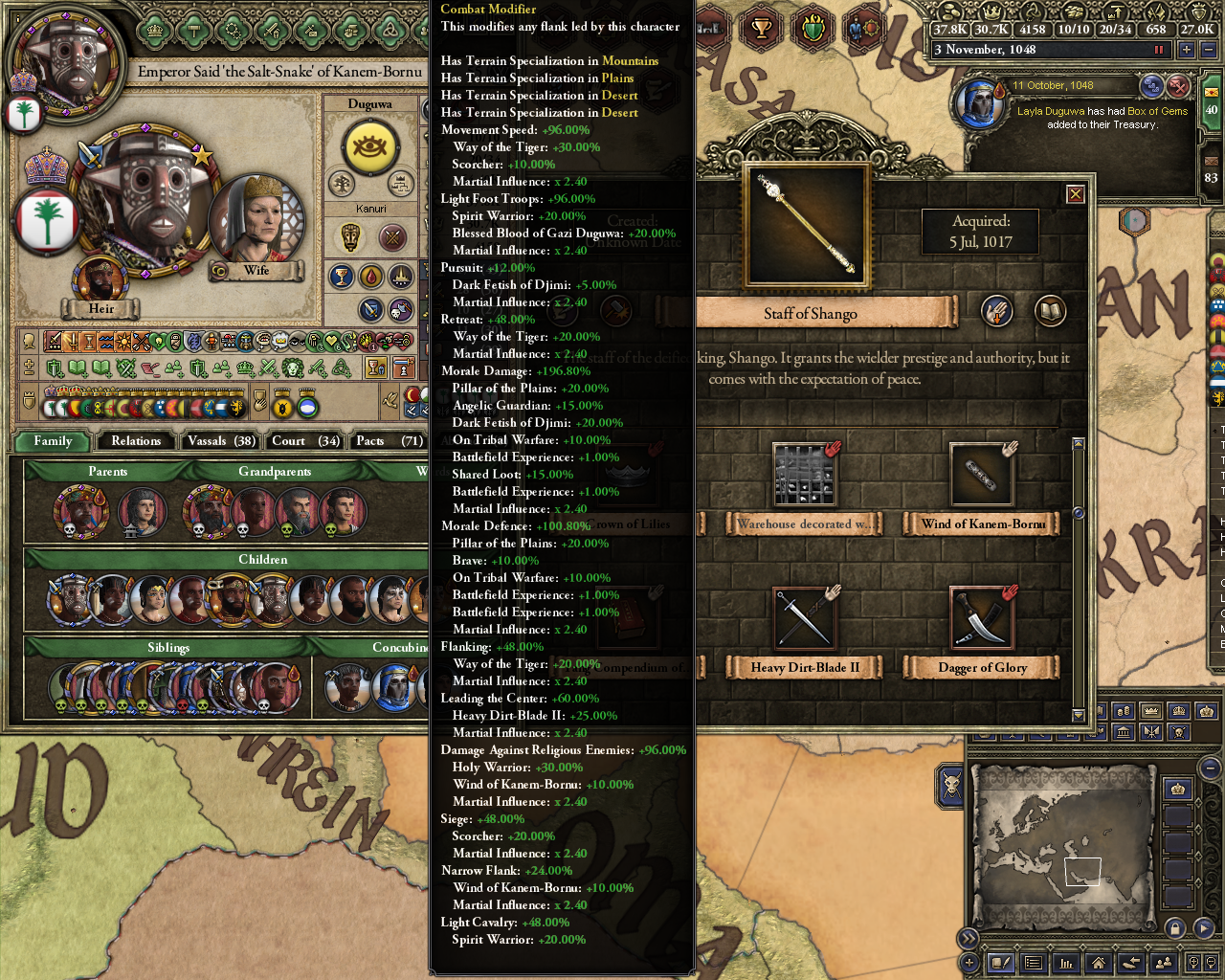The image size is (1225, 980).
Task: Expand the outliner with the double-chevron arrow
Action: click(x=969, y=939)
